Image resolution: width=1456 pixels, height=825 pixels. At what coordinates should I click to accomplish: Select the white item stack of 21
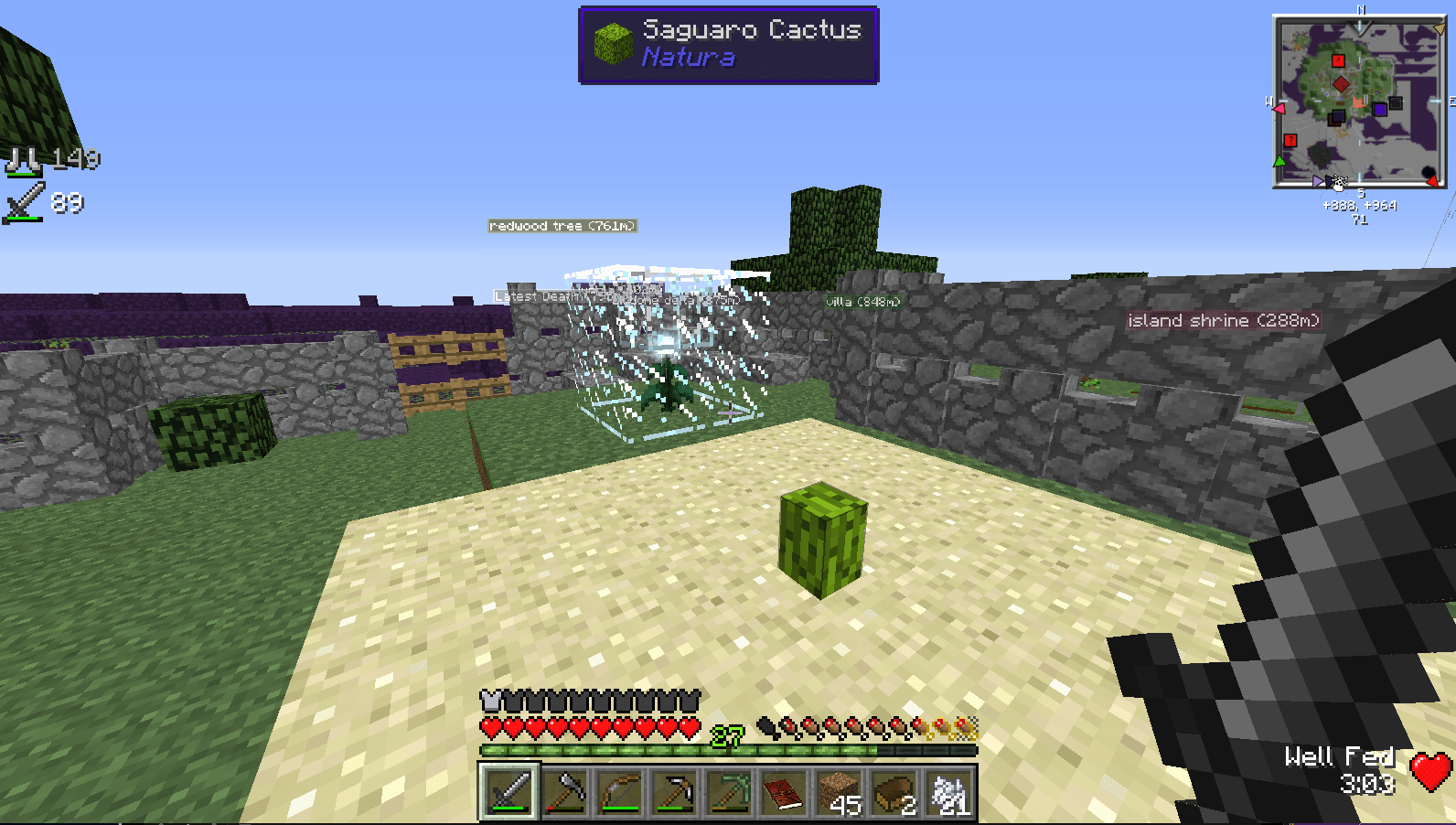pos(948,792)
